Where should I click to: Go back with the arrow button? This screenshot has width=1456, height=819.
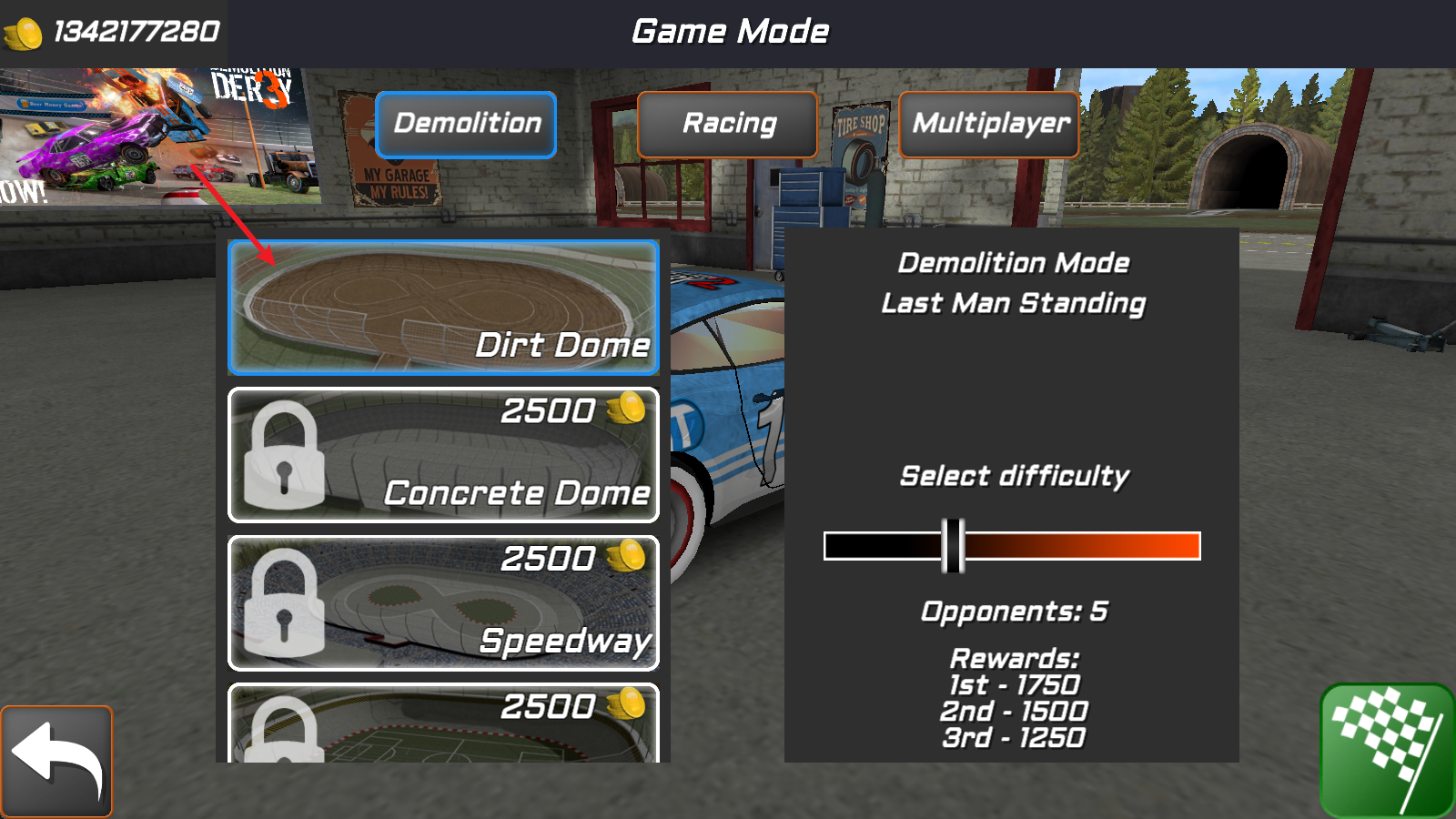(x=56, y=761)
